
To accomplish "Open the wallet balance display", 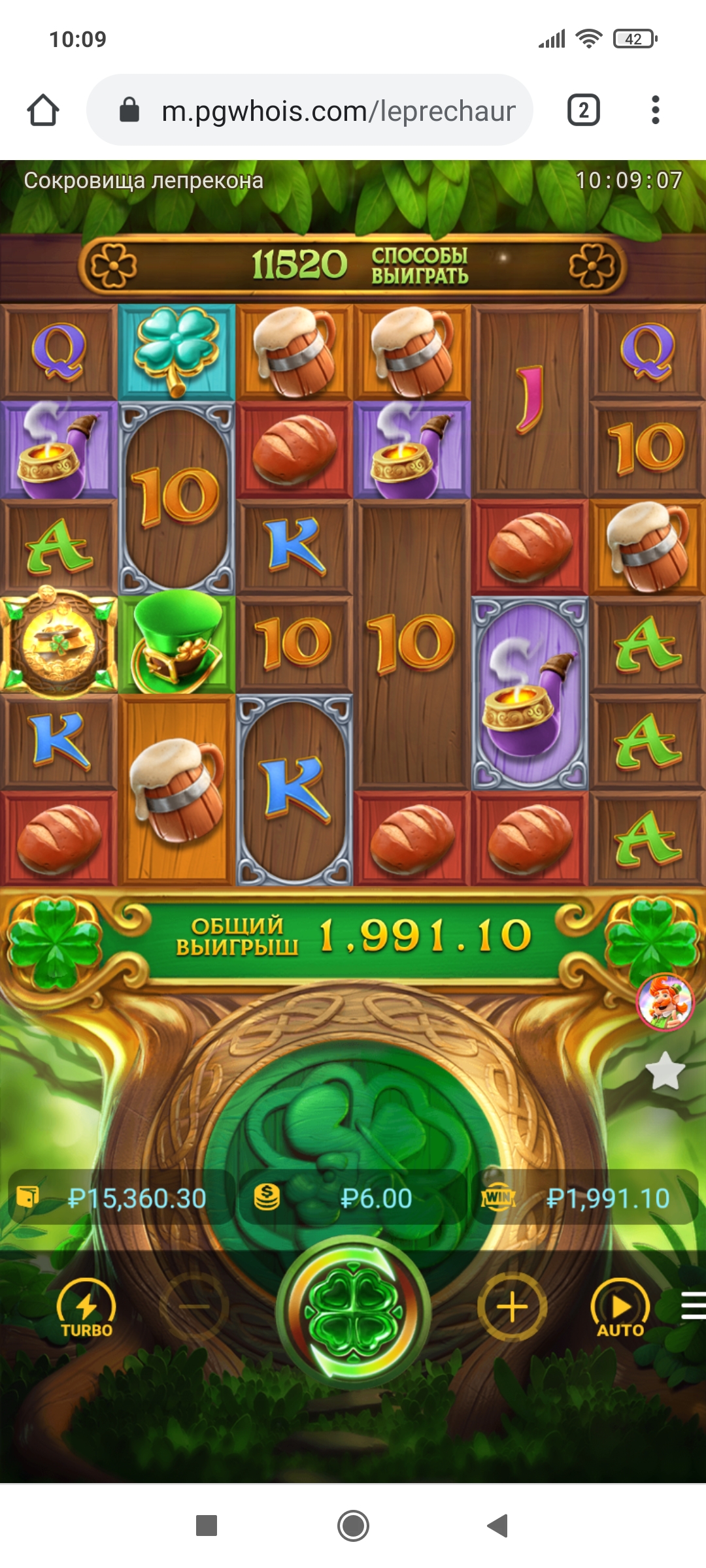I will click(x=121, y=1198).
